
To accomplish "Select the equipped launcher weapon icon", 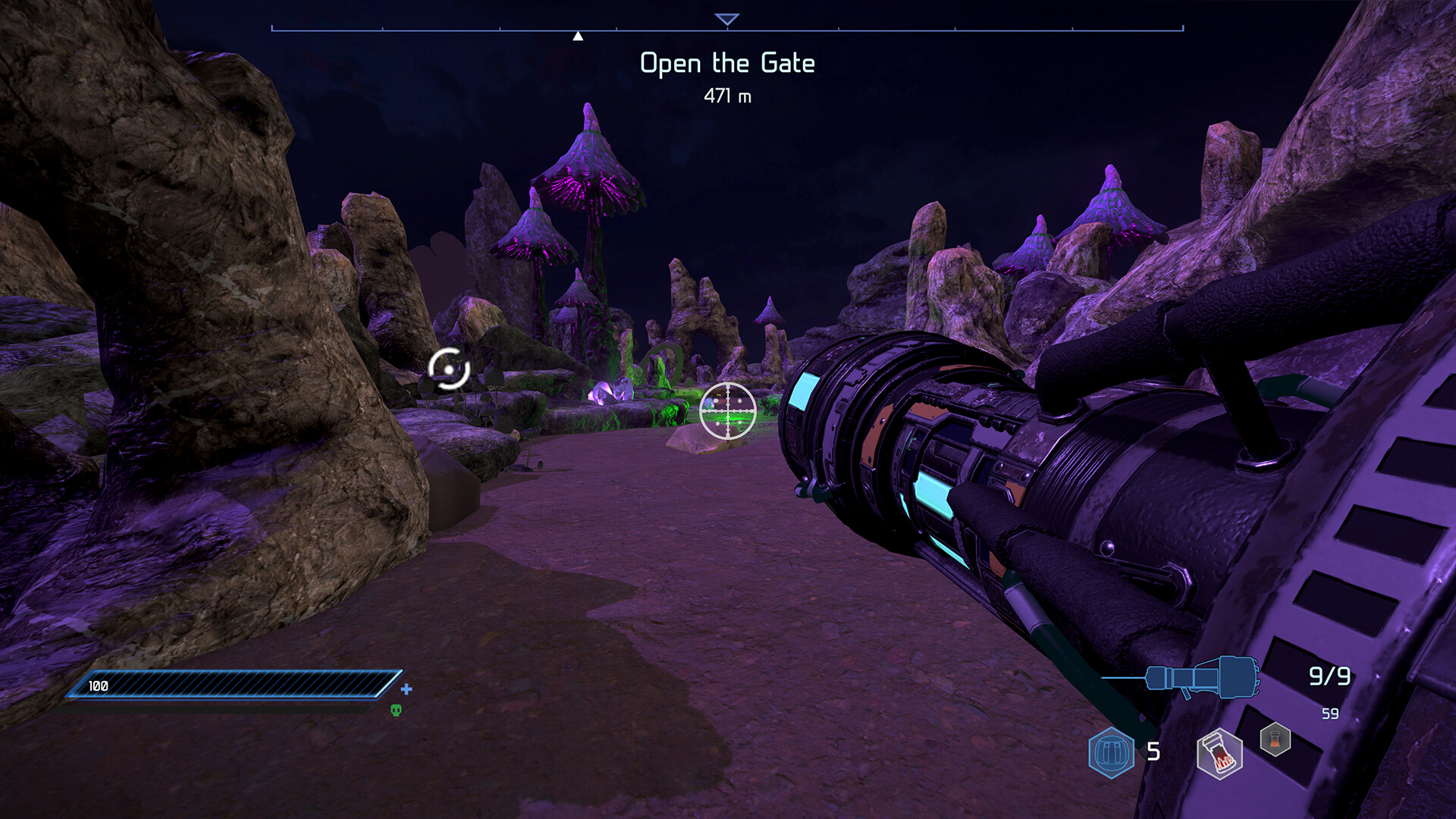I will coord(1202,676).
